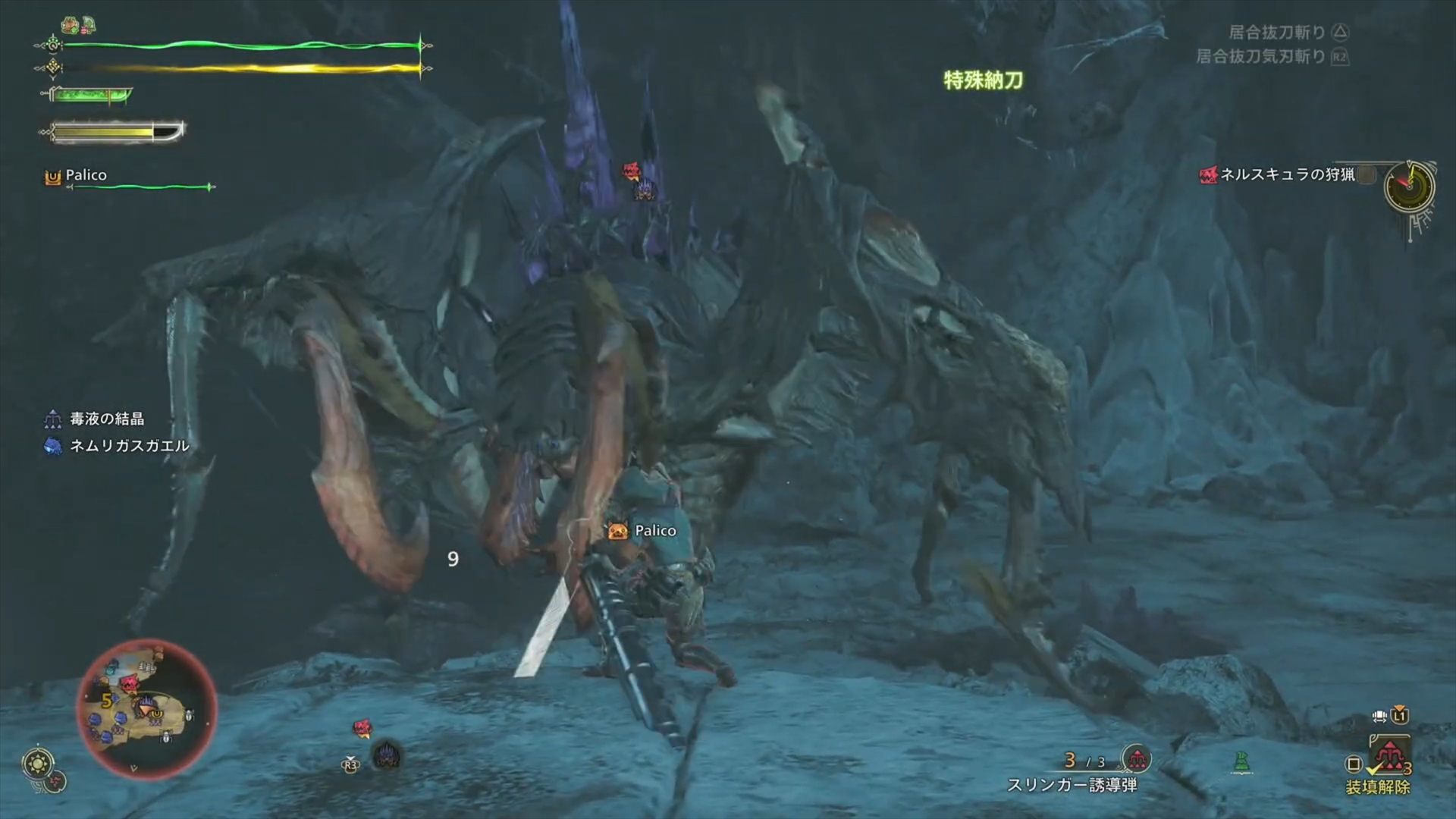The image size is (1456, 819).
Task: Open the circular minimap
Action: pos(147,709)
